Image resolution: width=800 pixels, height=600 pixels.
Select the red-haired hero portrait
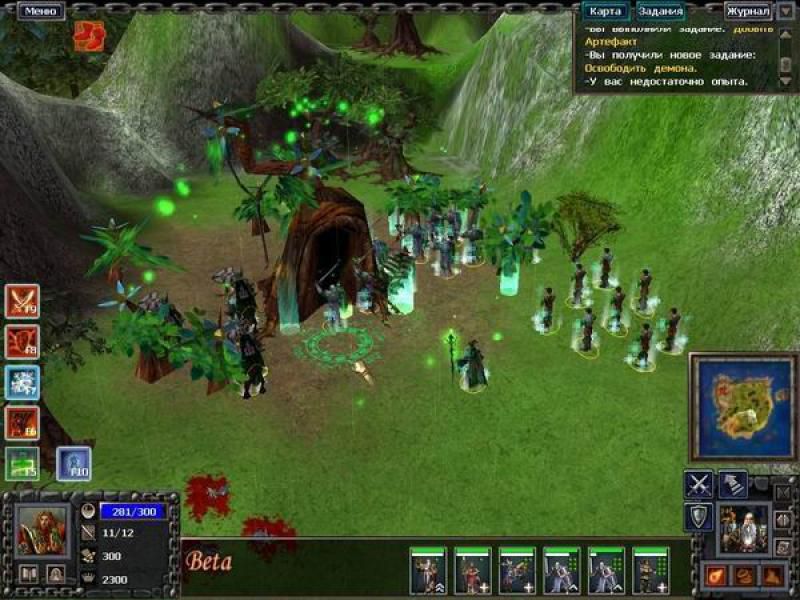click(42, 531)
